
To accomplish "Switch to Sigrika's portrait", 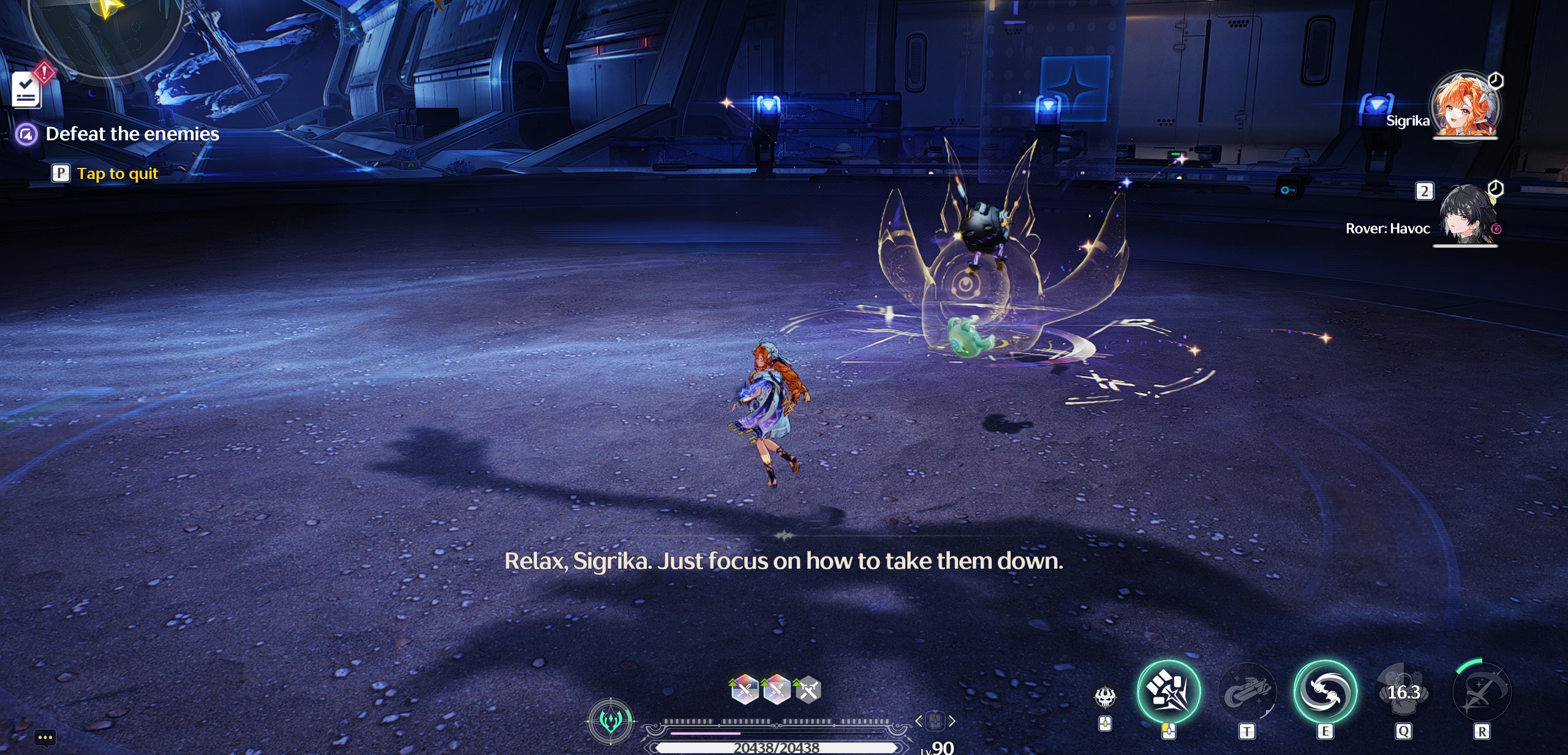I will tap(1465, 105).
